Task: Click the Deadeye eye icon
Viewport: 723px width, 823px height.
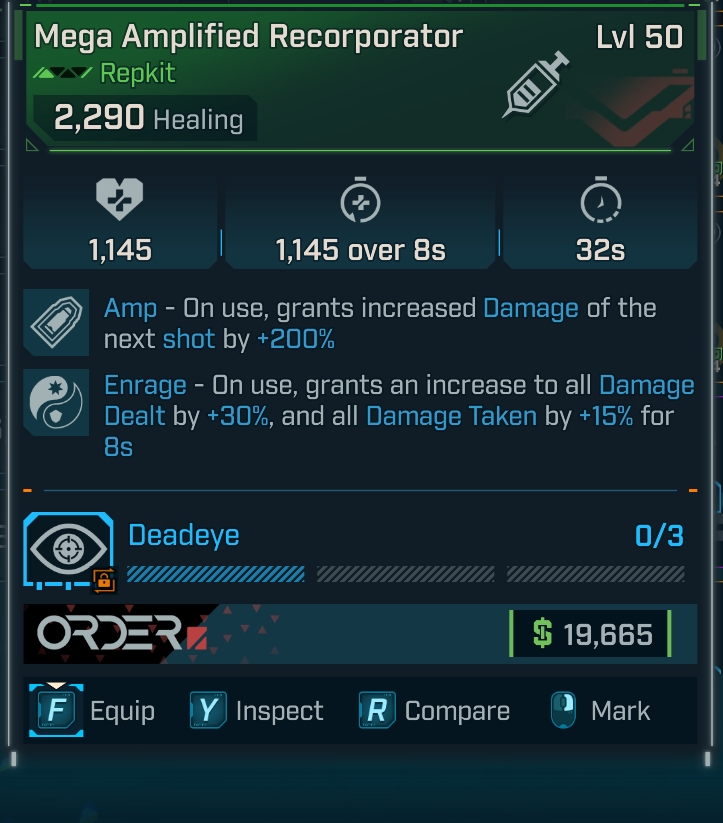Action: tap(68, 551)
